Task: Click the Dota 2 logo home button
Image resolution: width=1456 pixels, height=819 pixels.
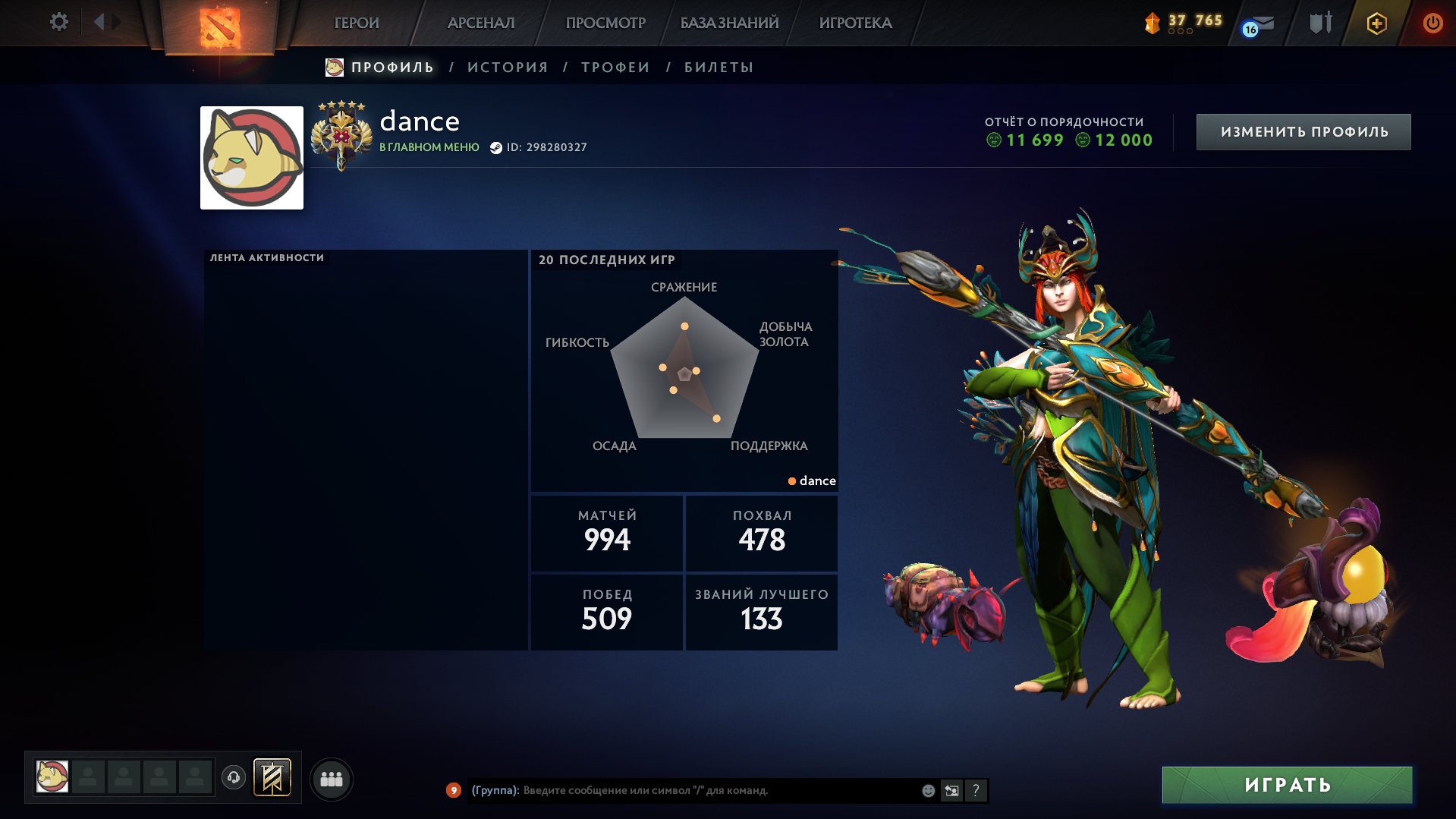Action: pos(219,27)
